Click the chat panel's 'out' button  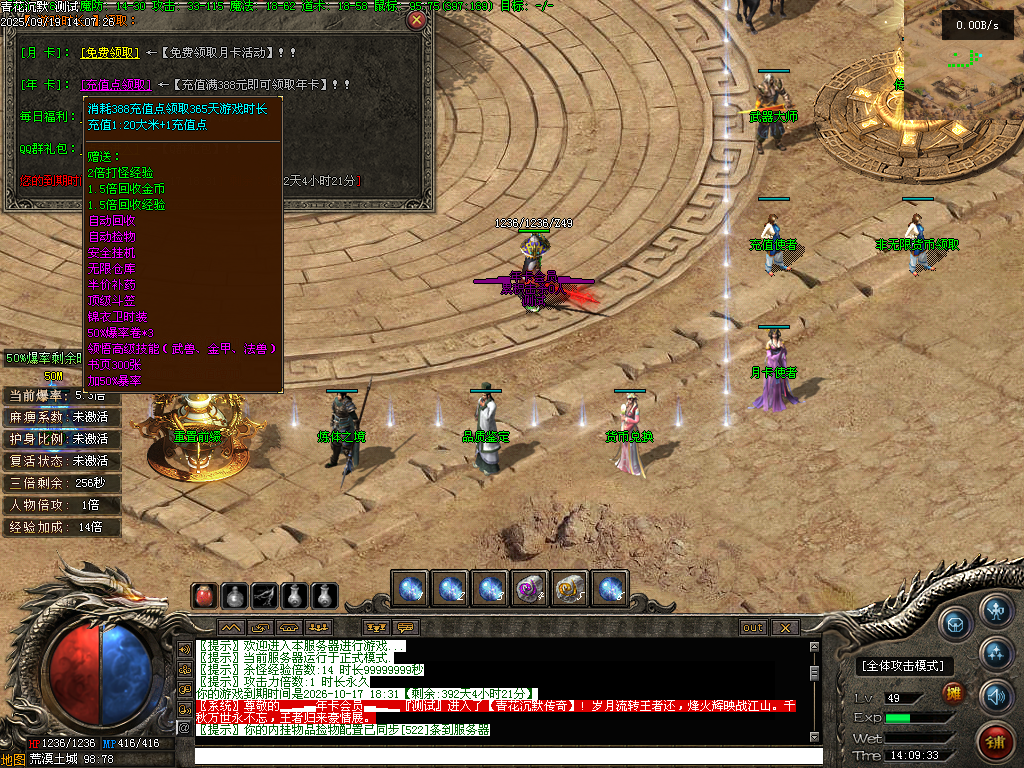(753, 628)
